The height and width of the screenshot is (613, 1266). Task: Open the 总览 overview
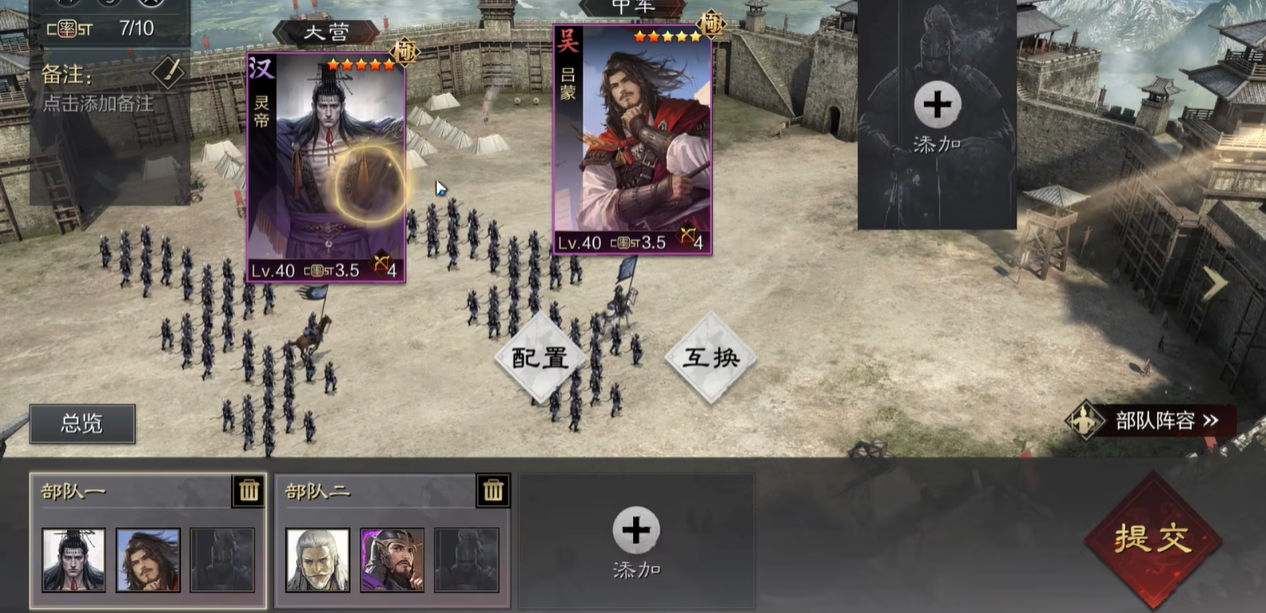click(x=82, y=424)
